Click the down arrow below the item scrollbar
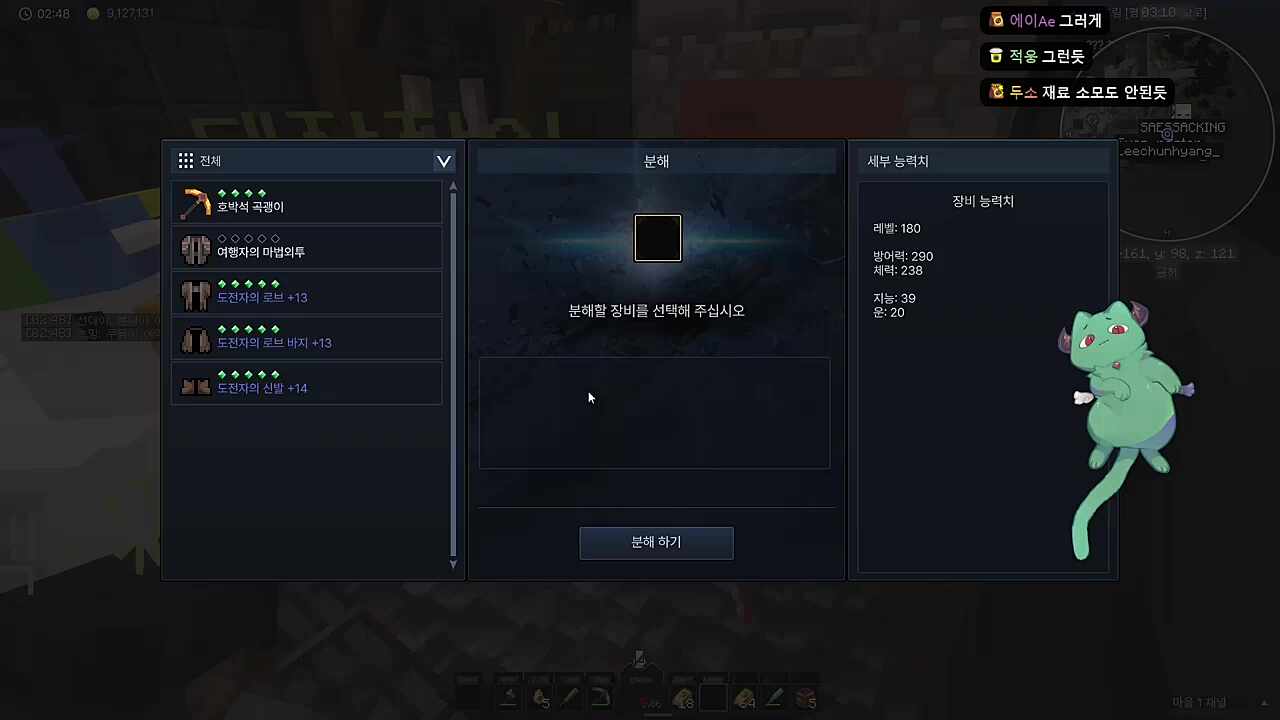Viewport: 1280px width, 720px height. (453, 563)
